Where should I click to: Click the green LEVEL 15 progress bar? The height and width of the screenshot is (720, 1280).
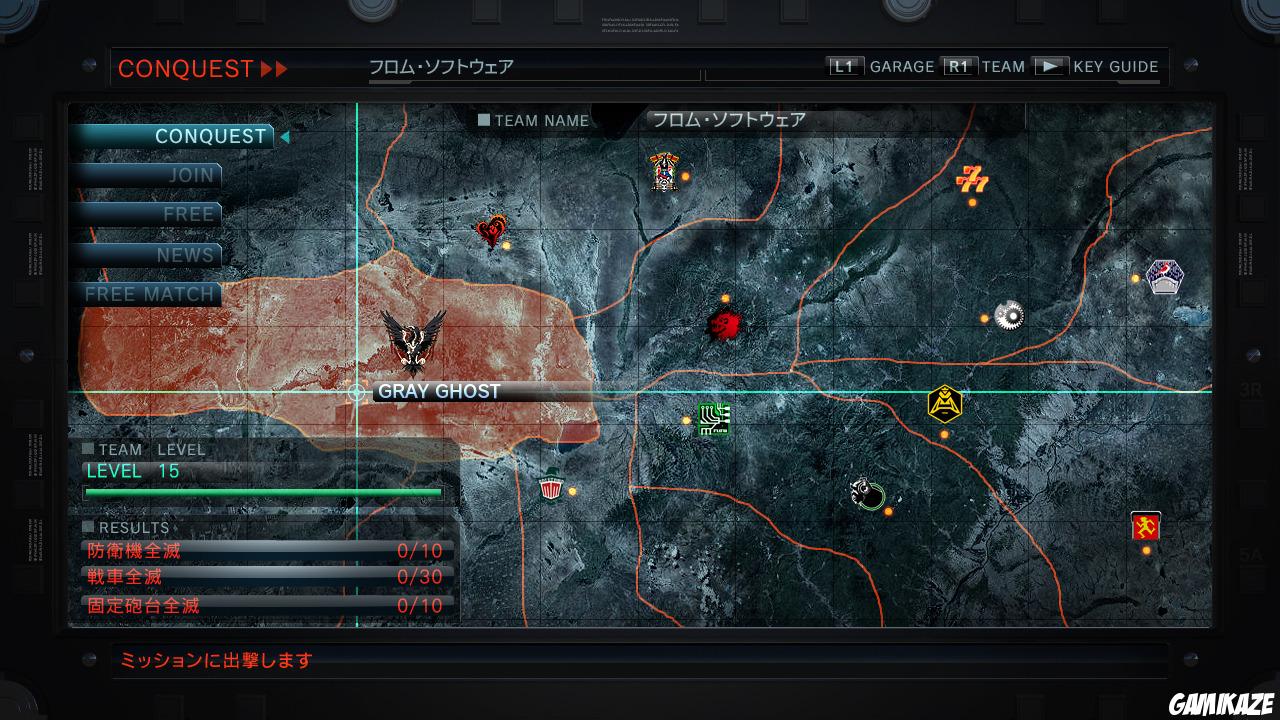[x=265, y=493]
